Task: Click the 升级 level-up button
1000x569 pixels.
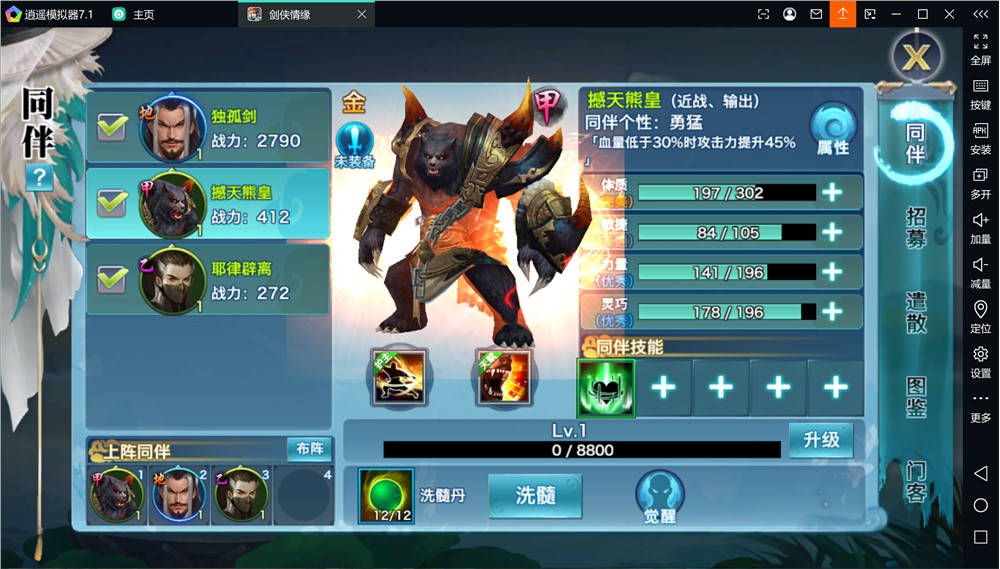Action: coord(821,440)
